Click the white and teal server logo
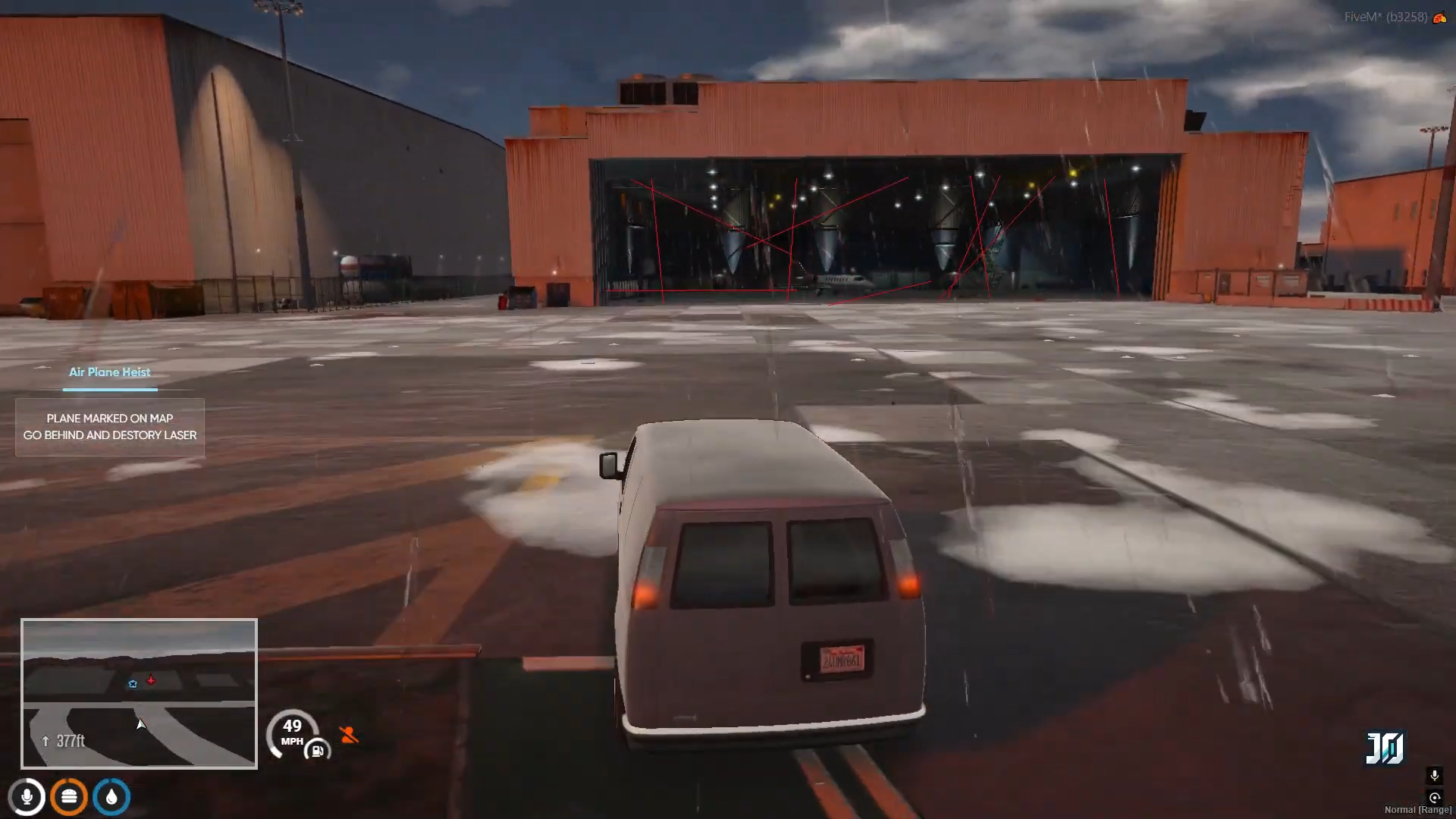 pos(1385,748)
